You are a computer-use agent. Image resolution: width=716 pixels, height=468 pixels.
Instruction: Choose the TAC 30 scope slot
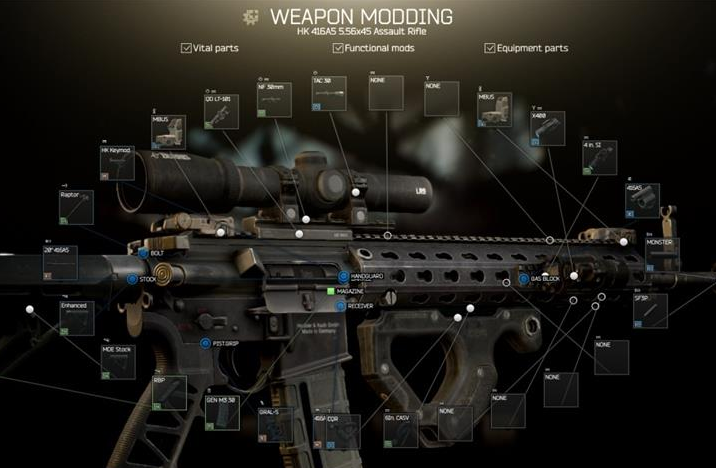[x=329, y=94]
